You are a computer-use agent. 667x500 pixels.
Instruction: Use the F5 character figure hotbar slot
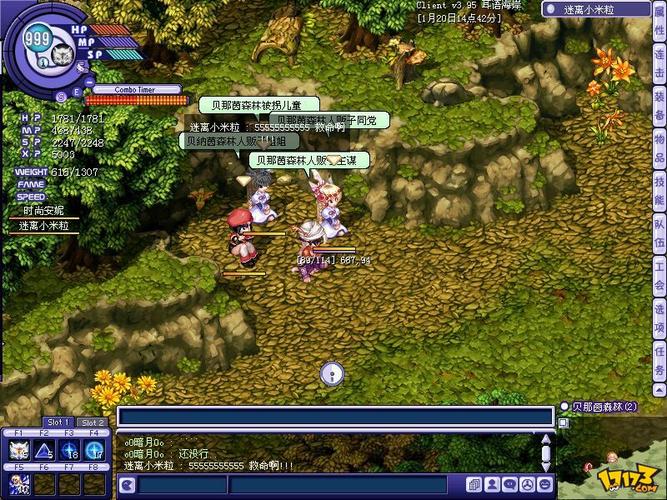[x=18, y=484]
